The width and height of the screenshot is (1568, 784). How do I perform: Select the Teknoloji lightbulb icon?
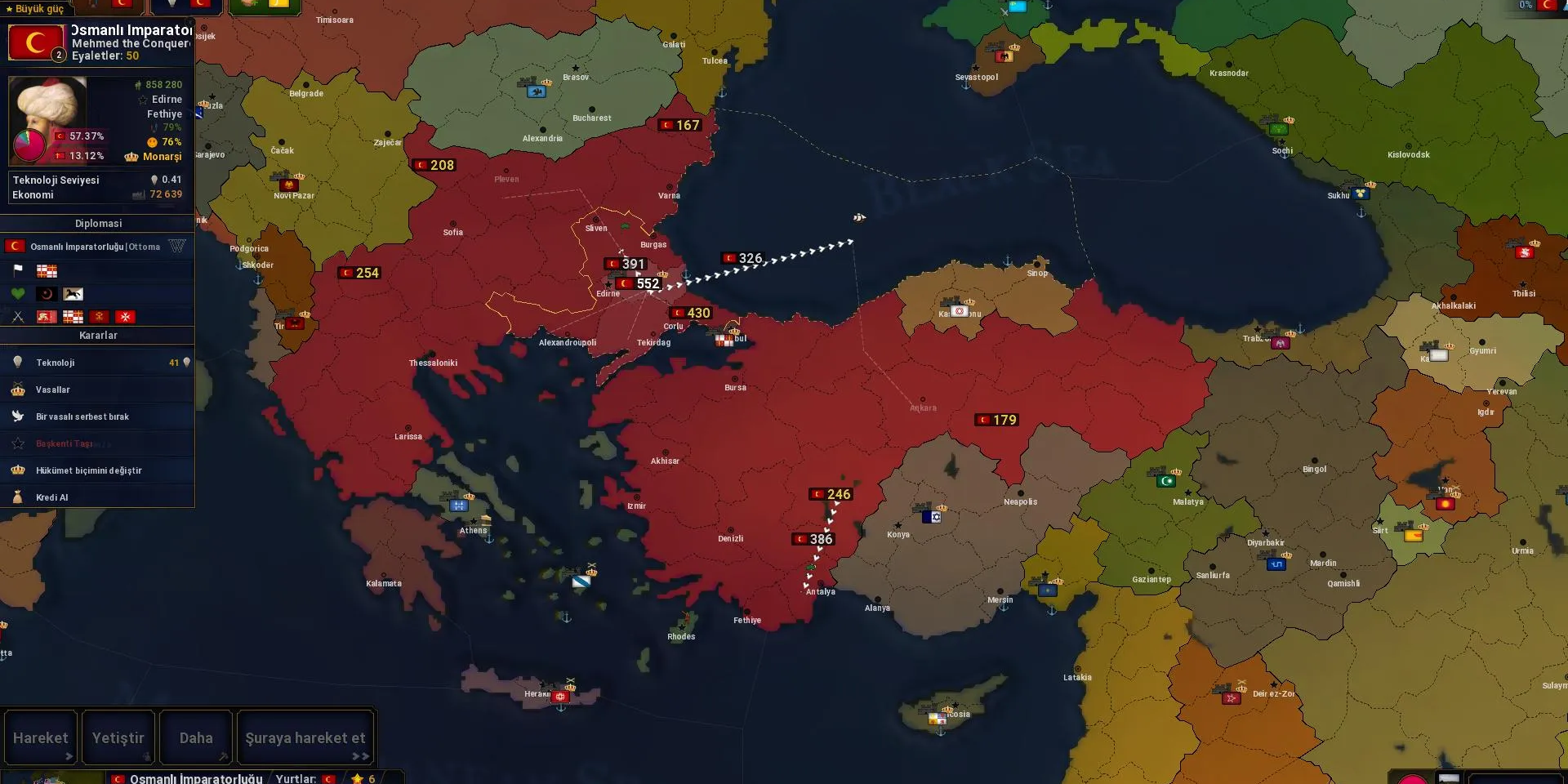coord(18,362)
